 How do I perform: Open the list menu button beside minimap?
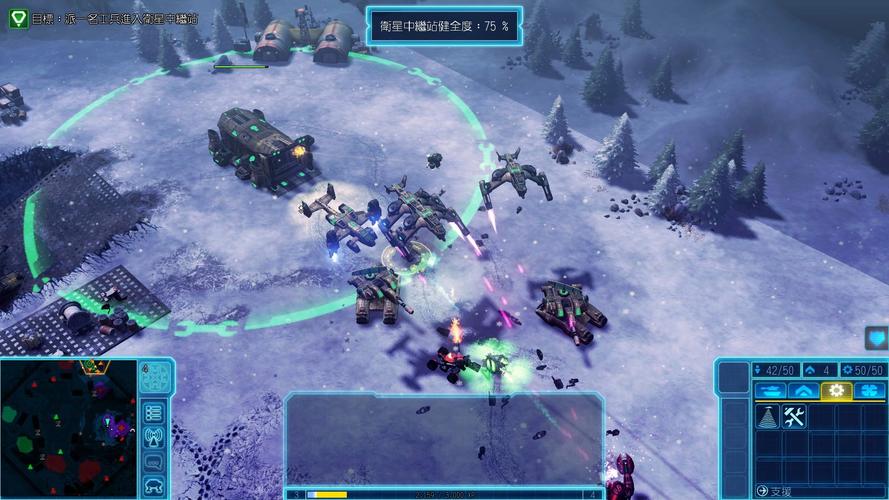[153, 412]
